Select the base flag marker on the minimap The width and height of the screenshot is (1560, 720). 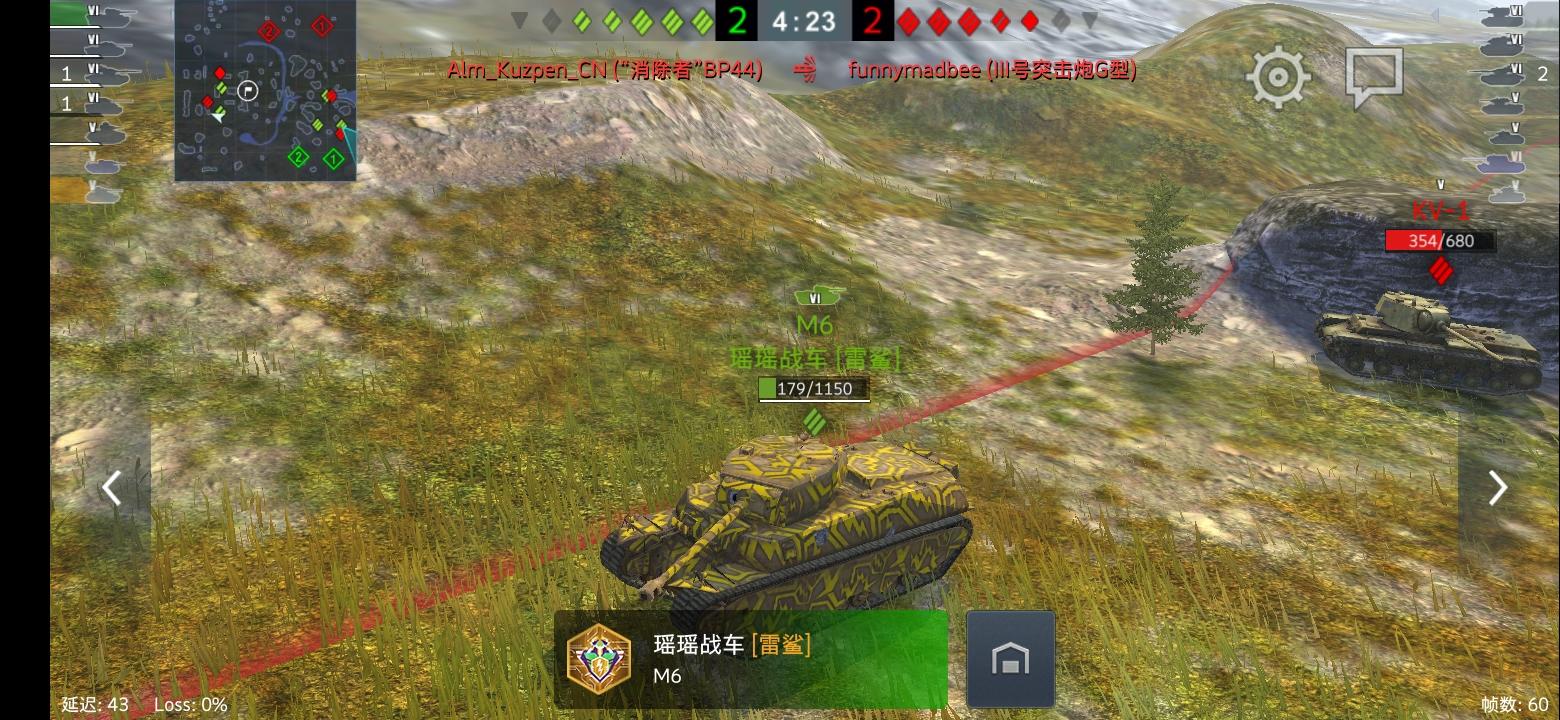pos(248,90)
